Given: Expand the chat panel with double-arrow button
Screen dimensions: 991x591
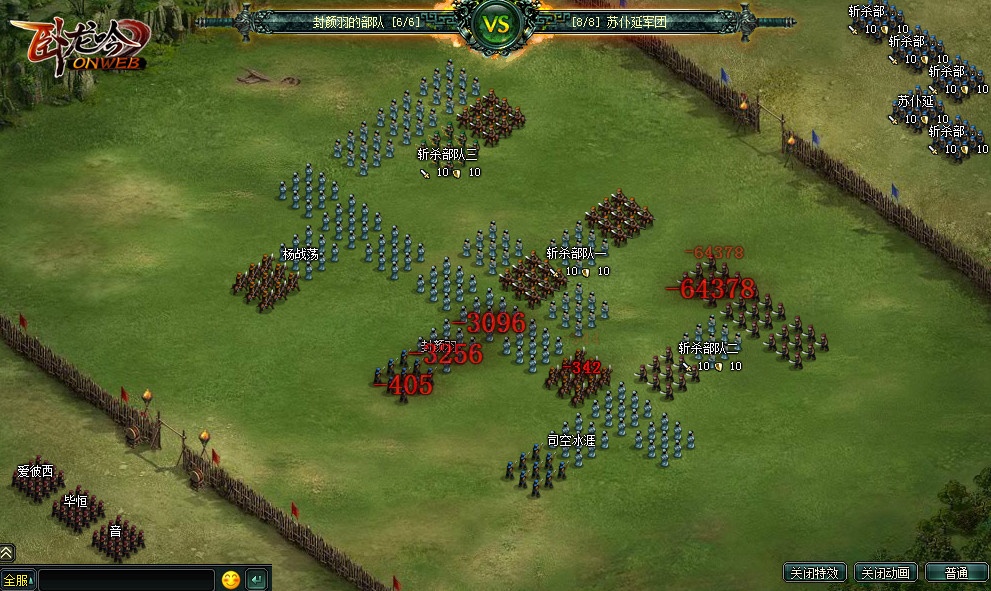Looking at the screenshot, I should point(7,552).
